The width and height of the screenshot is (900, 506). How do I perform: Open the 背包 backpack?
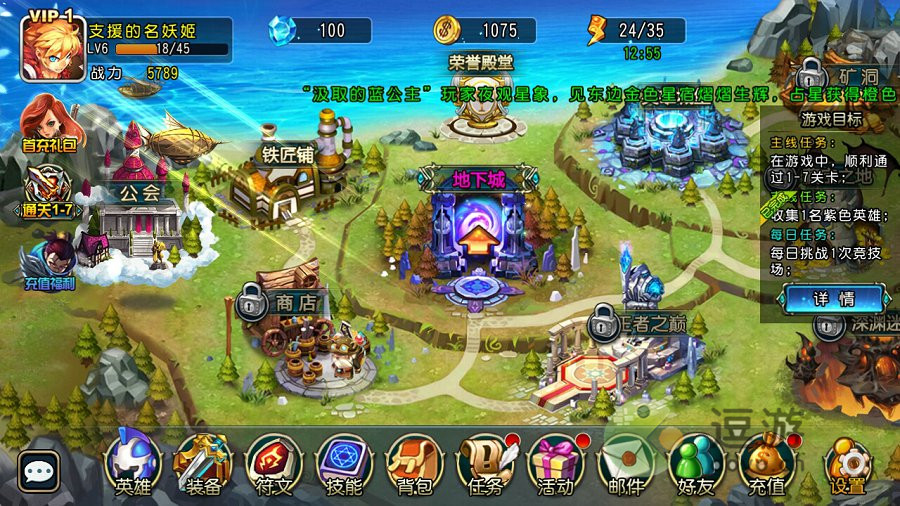414,463
